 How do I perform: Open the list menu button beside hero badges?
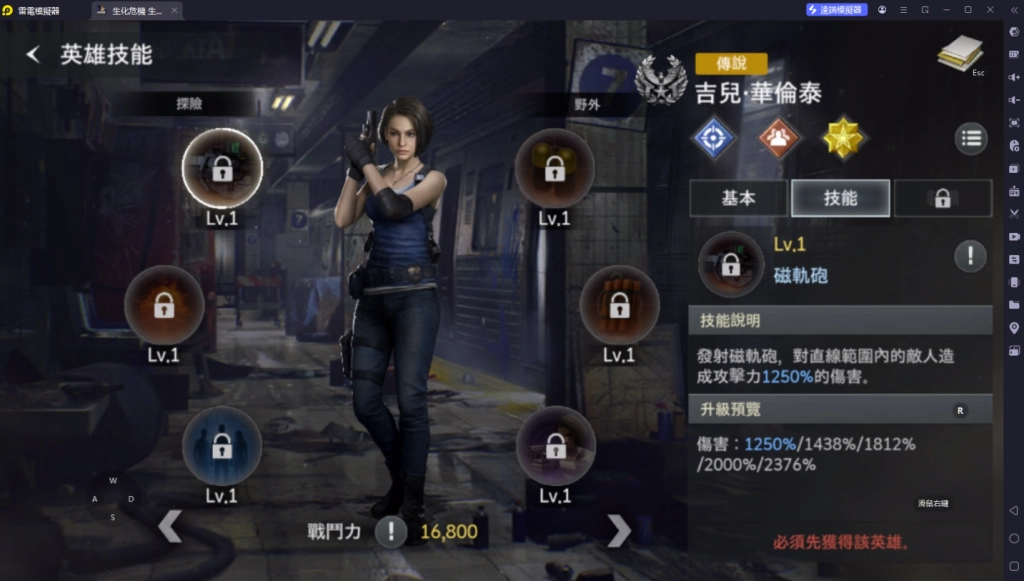point(971,139)
